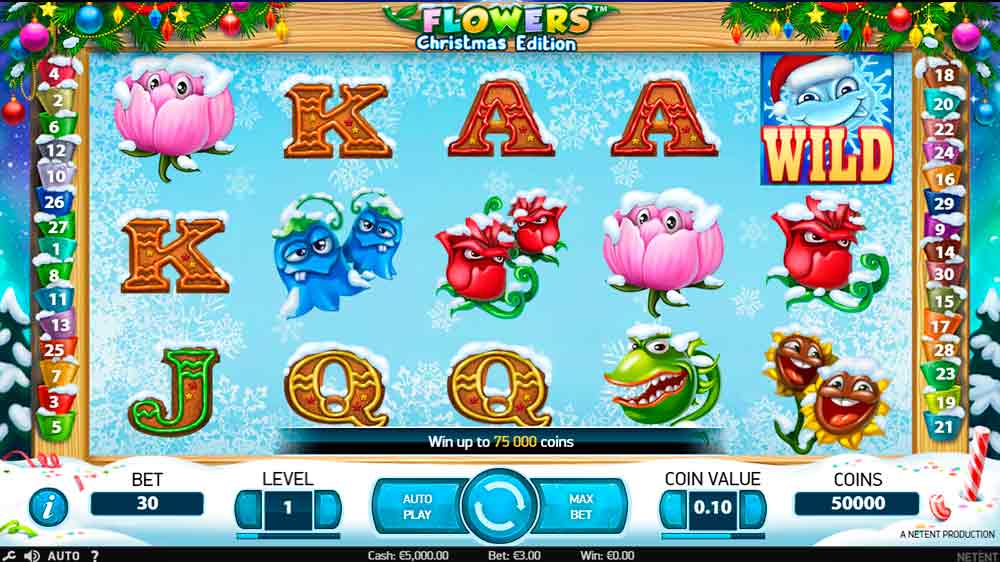This screenshot has width=1000, height=562.
Task: Select payline number 26 marker
Action: coord(56,202)
